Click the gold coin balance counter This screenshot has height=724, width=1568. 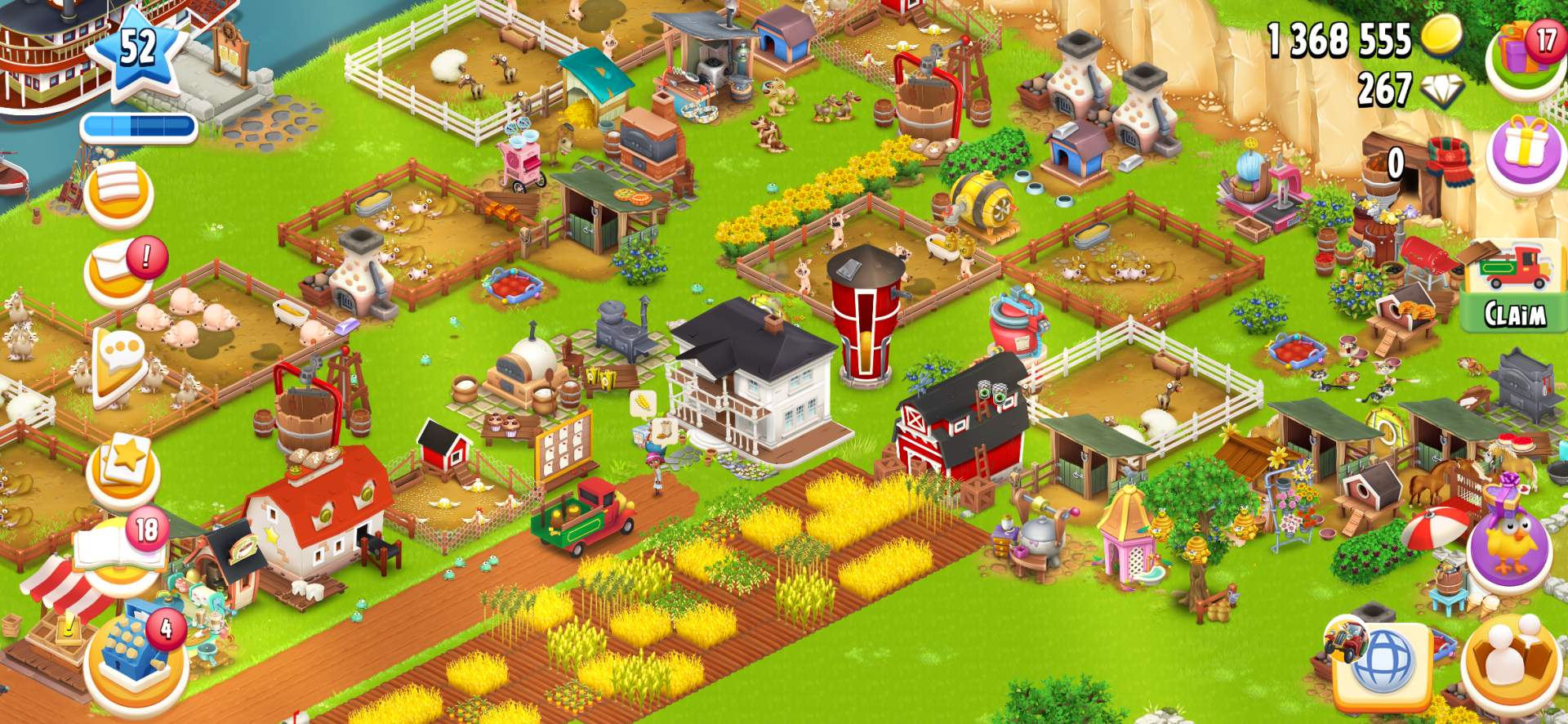click(1339, 38)
